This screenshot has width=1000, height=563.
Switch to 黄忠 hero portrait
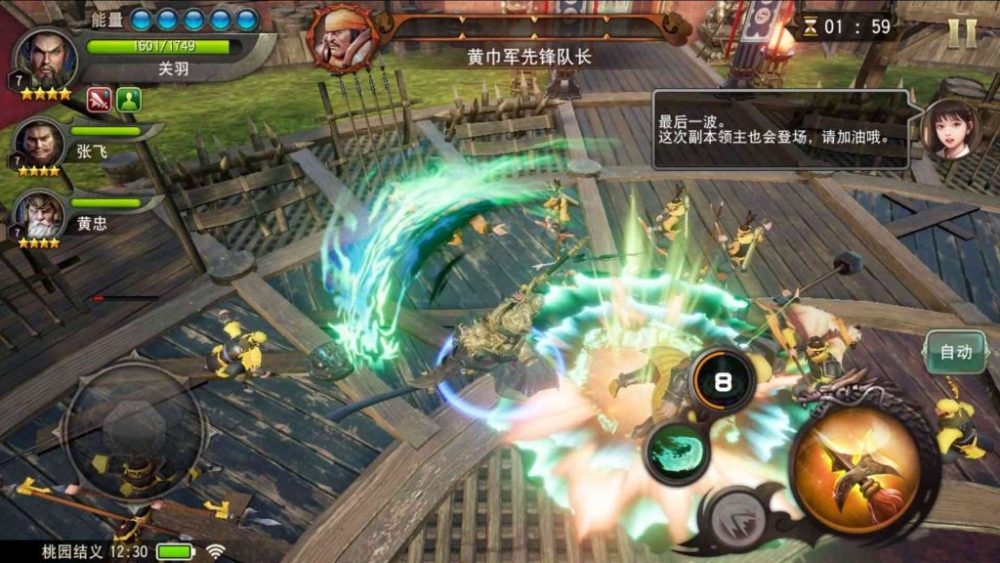pyautogui.click(x=38, y=215)
